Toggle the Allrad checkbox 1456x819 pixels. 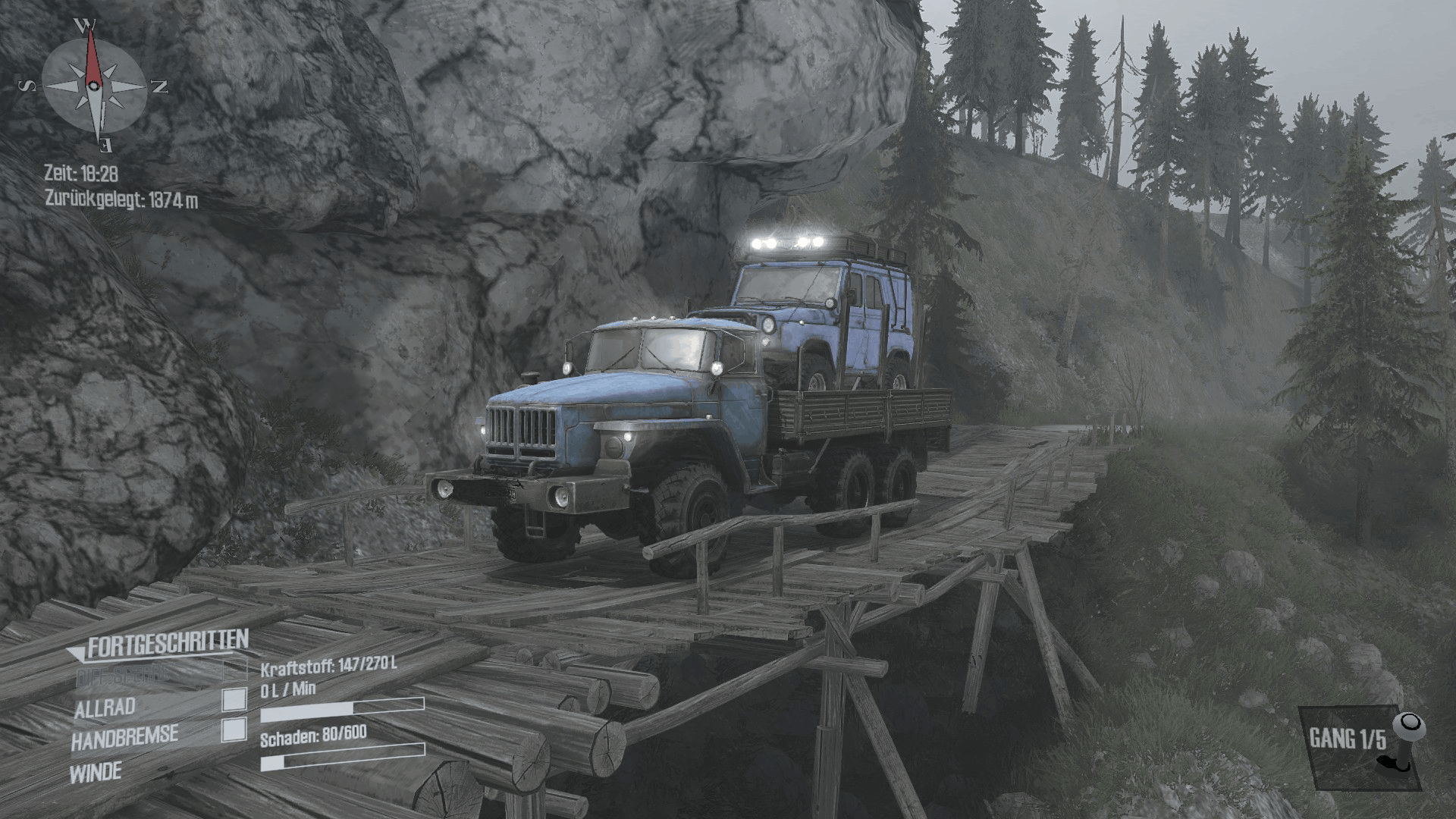point(234,700)
